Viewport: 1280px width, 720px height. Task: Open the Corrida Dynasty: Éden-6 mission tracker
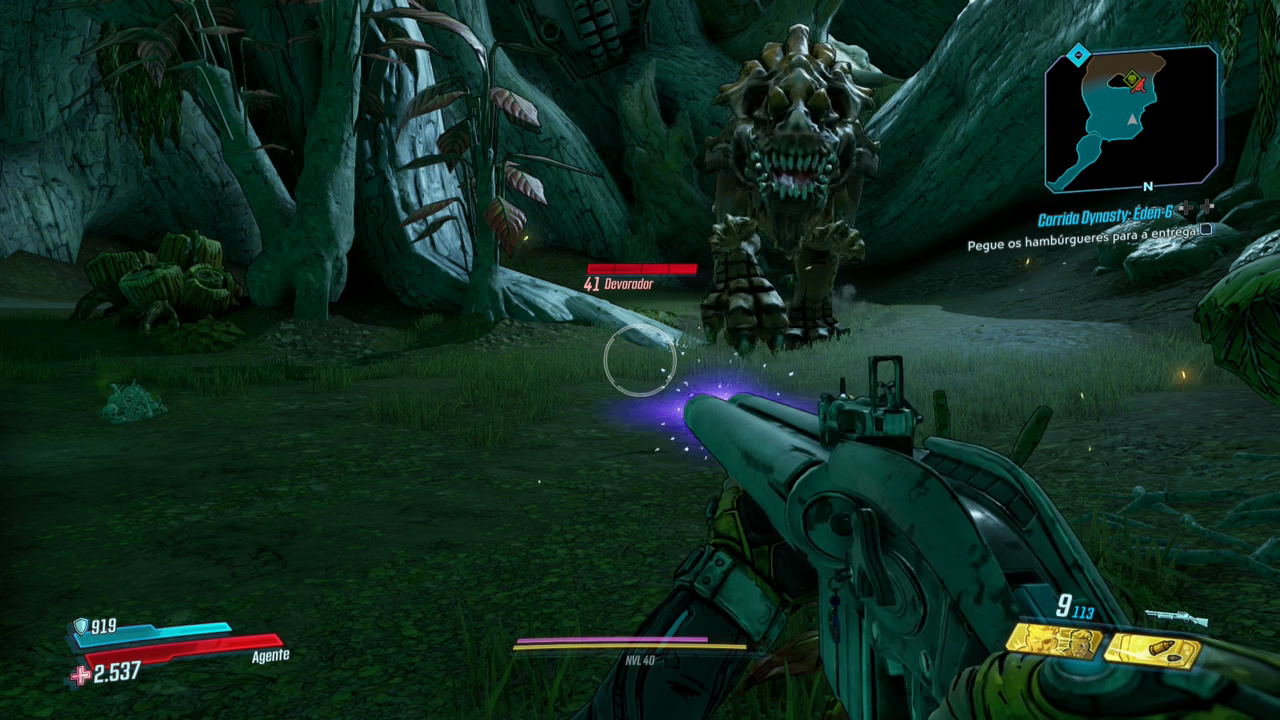pos(1104,217)
